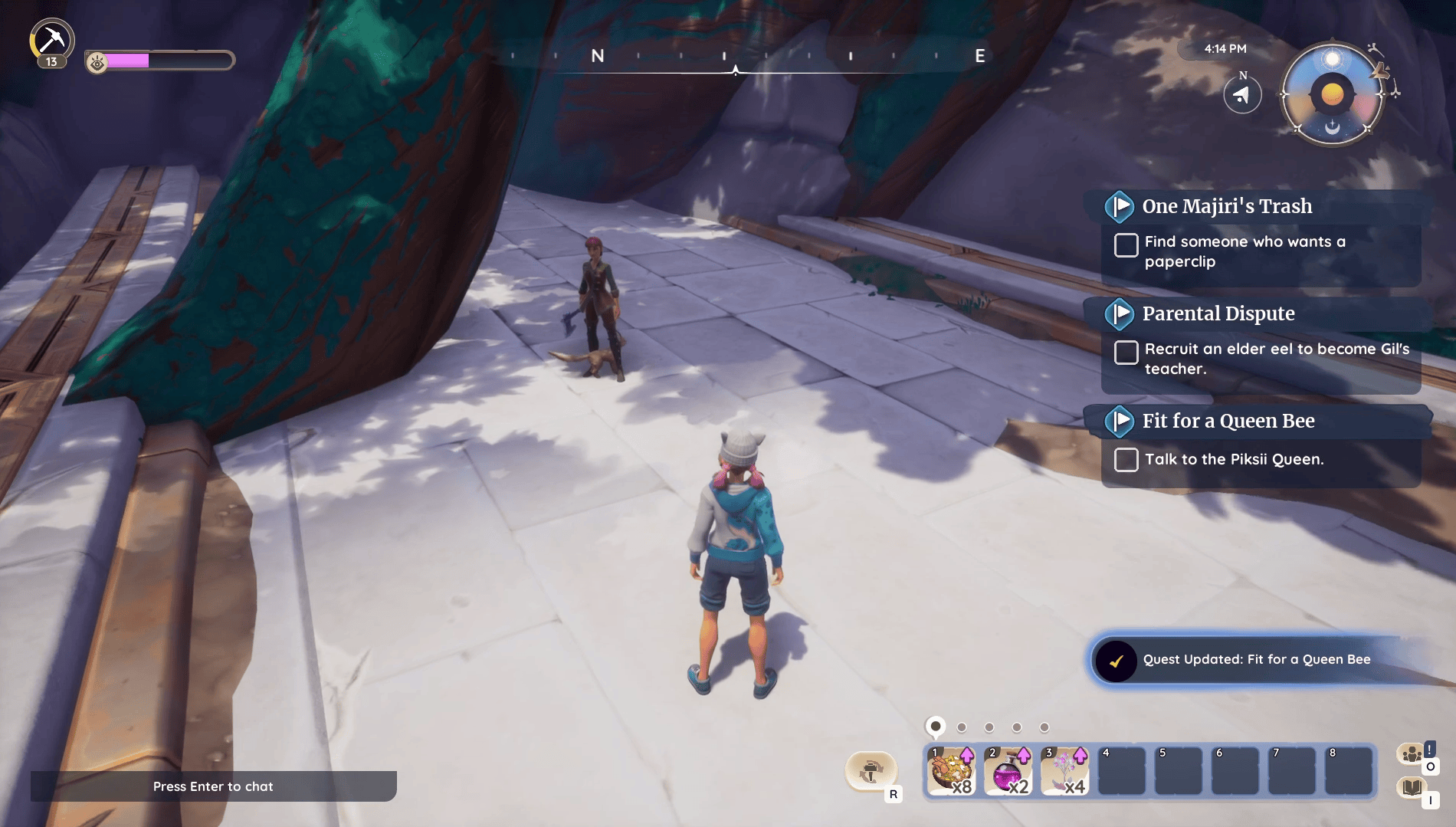1456x827 pixels.
Task: Tick the Find someone who wants a paperclip checkbox
Action: [1126, 245]
